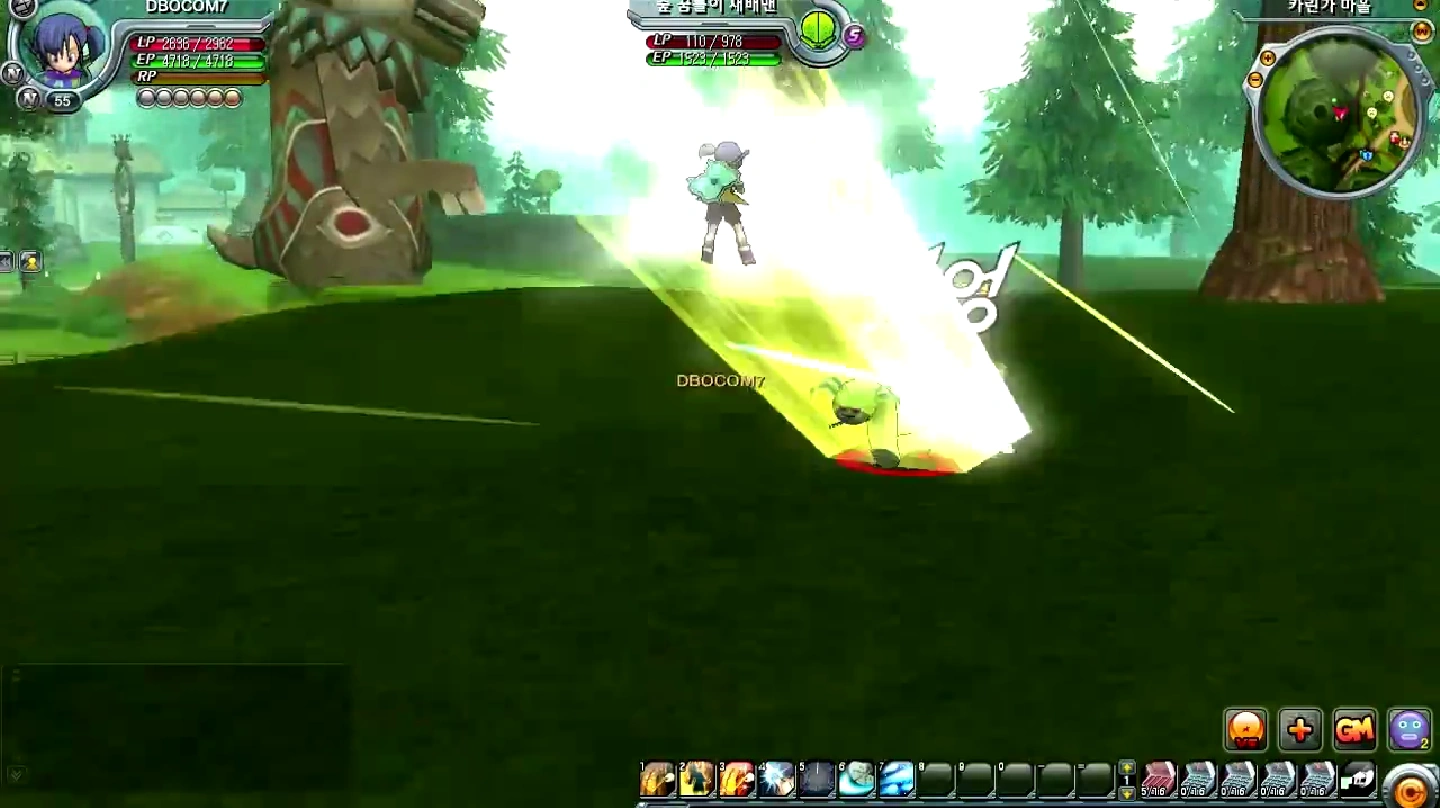Click the plus button beside the emoticon icons
Viewport: 1440px width, 808px height.
pyautogui.click(x=1302, y=727)
